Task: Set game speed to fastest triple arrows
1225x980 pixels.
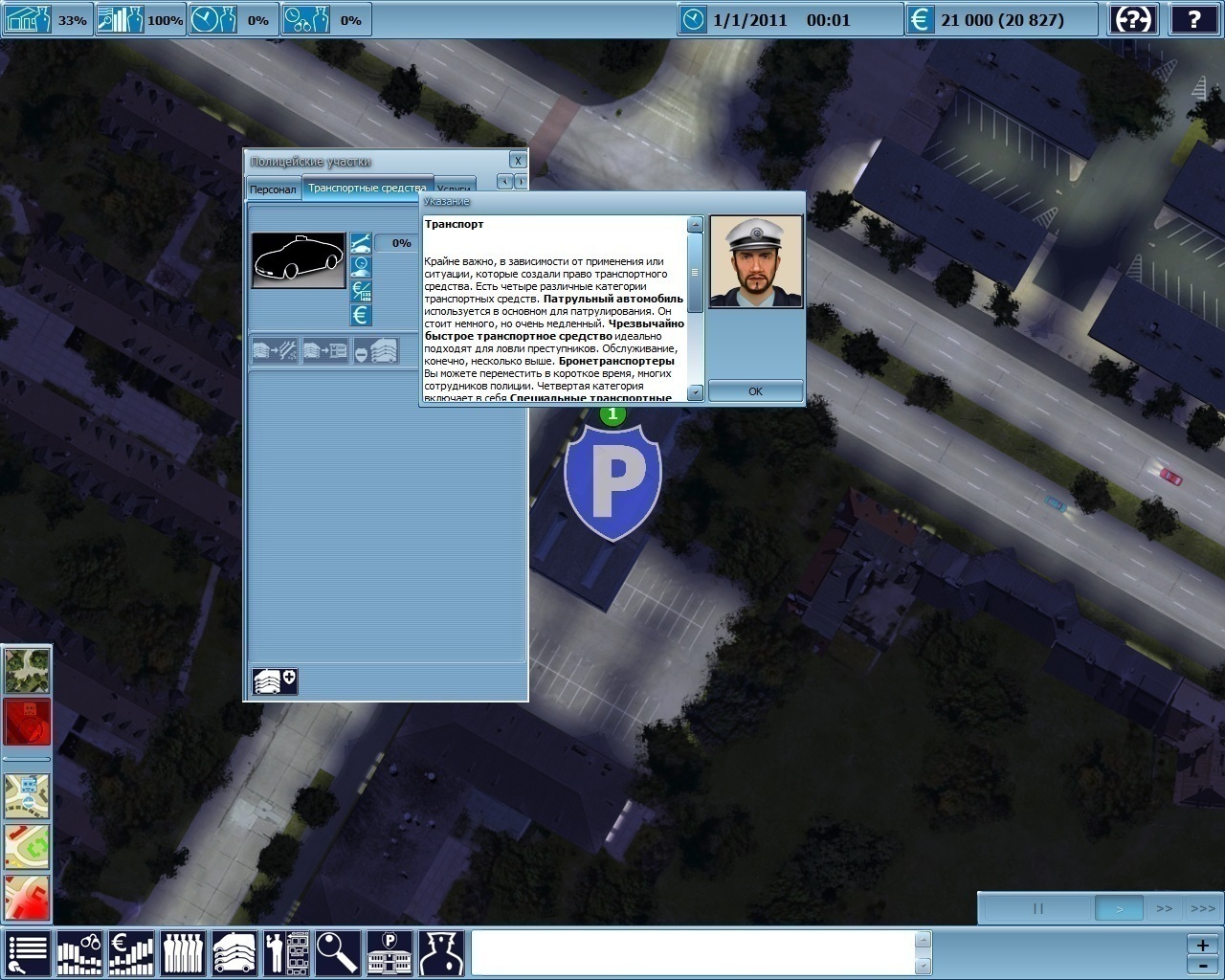Action: [1202, 908]
